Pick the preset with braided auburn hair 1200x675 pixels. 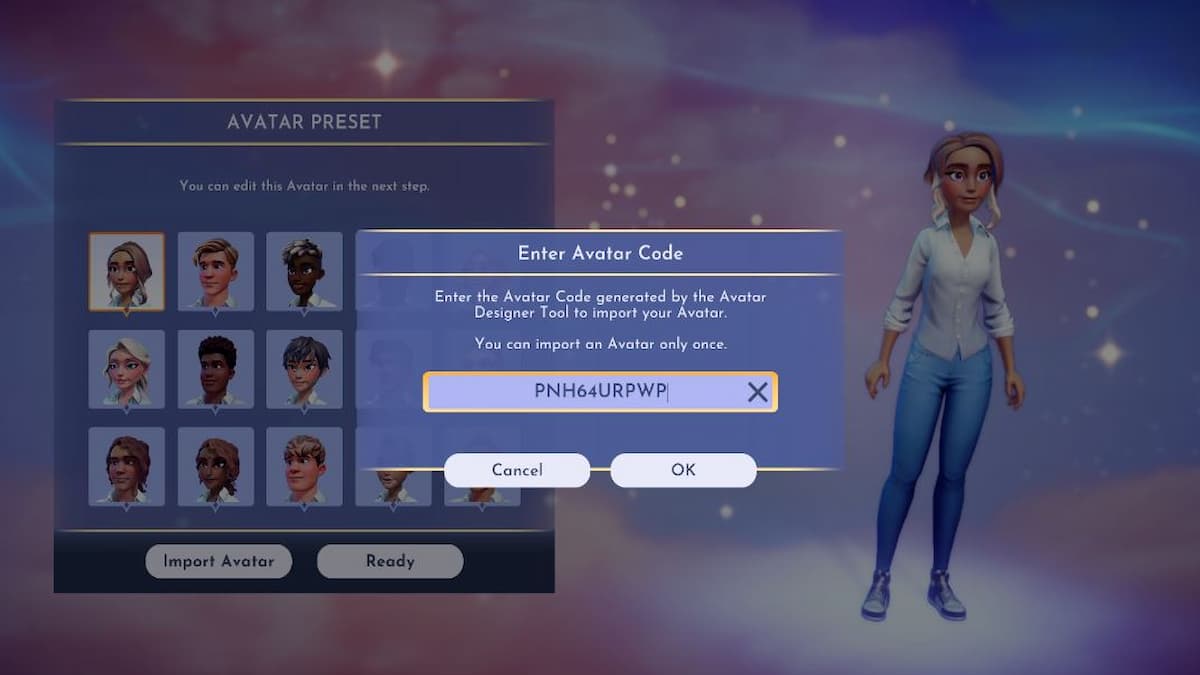click(x=216, y=466)
